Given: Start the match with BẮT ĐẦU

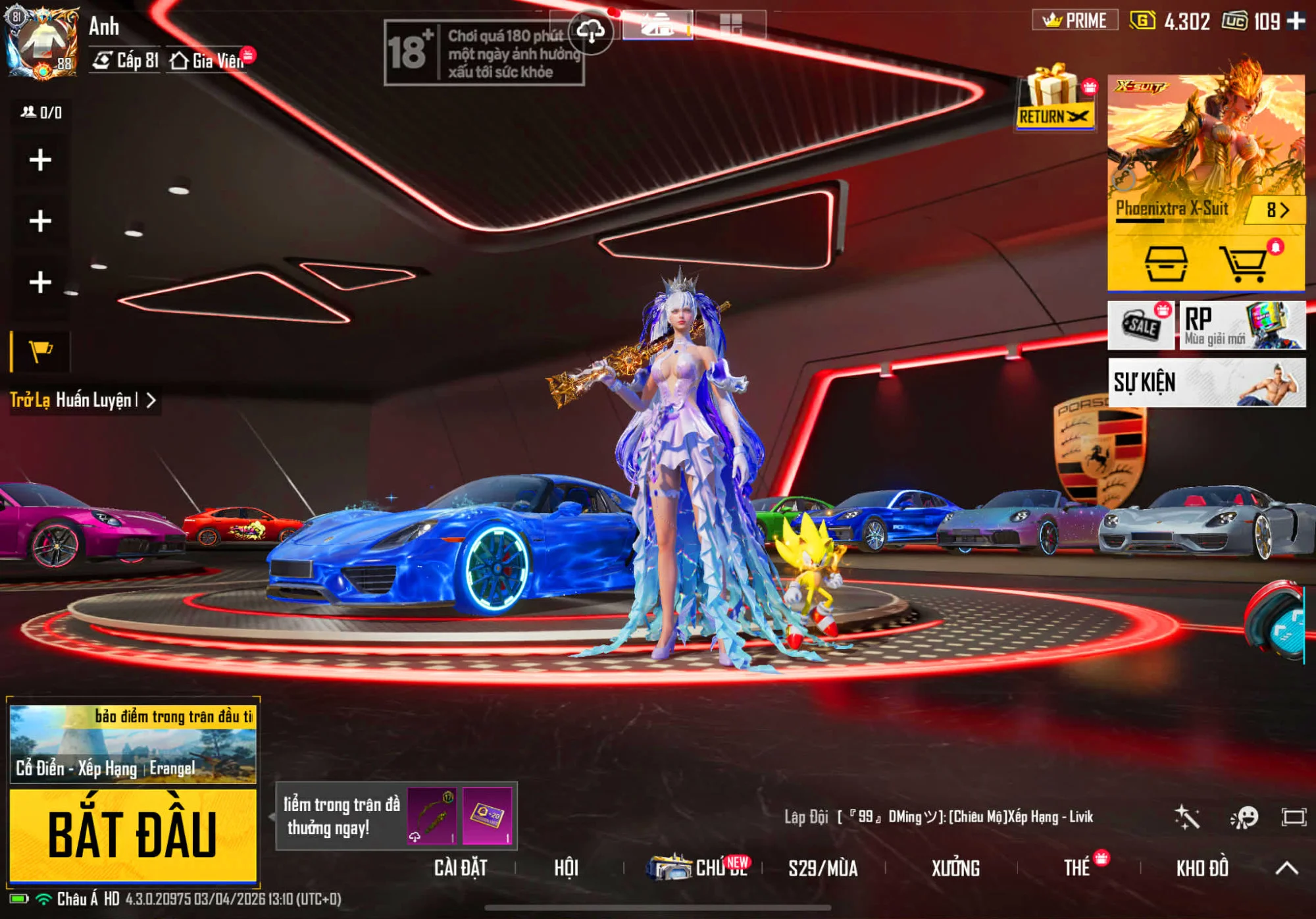Looking at the screenshot, I should coord(133,835).
